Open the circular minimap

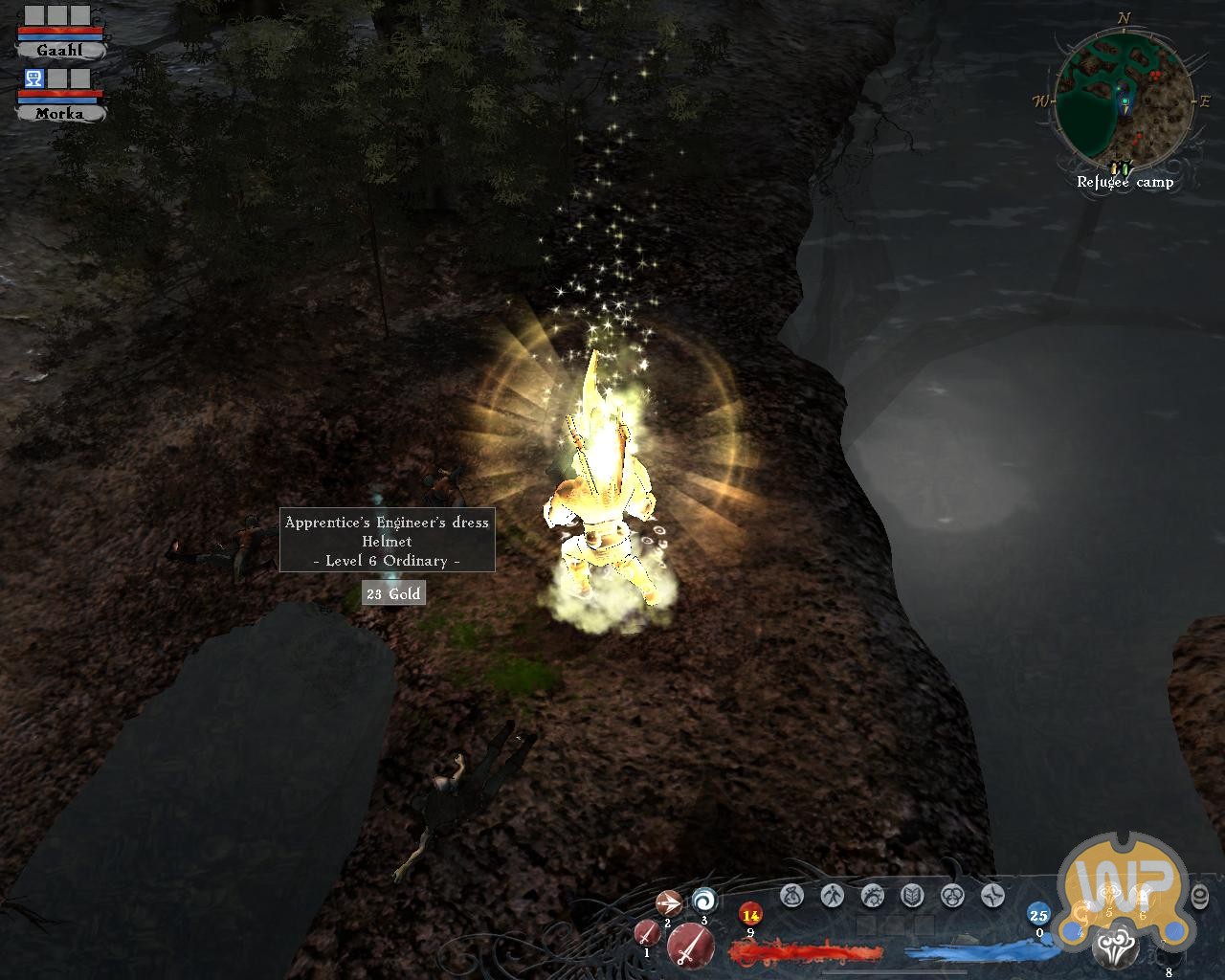[x=1125, y=99]
